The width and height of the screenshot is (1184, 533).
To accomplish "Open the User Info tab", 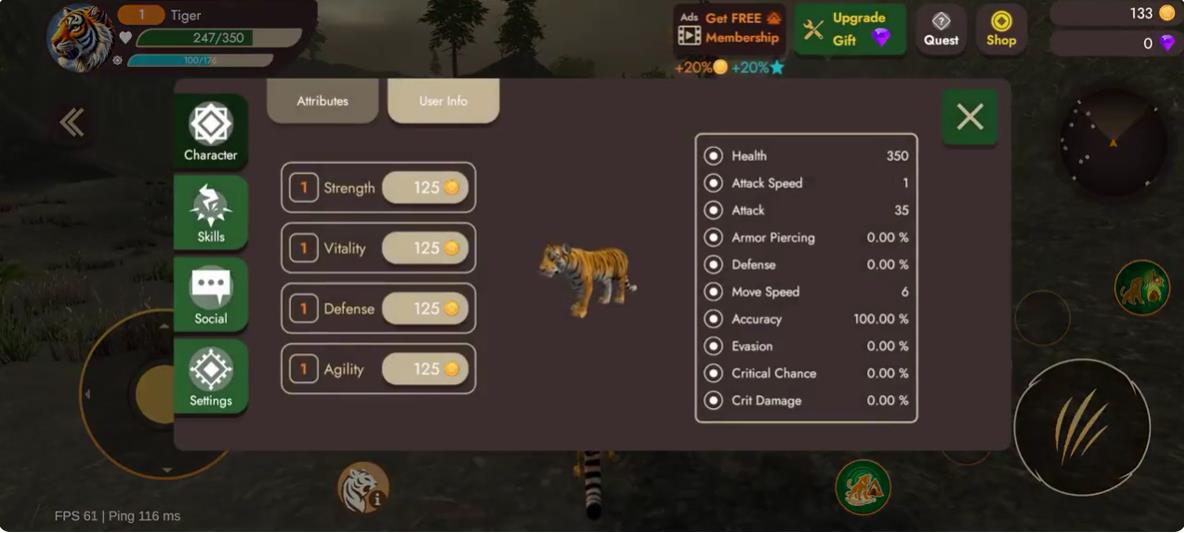I will coord(443,101).
